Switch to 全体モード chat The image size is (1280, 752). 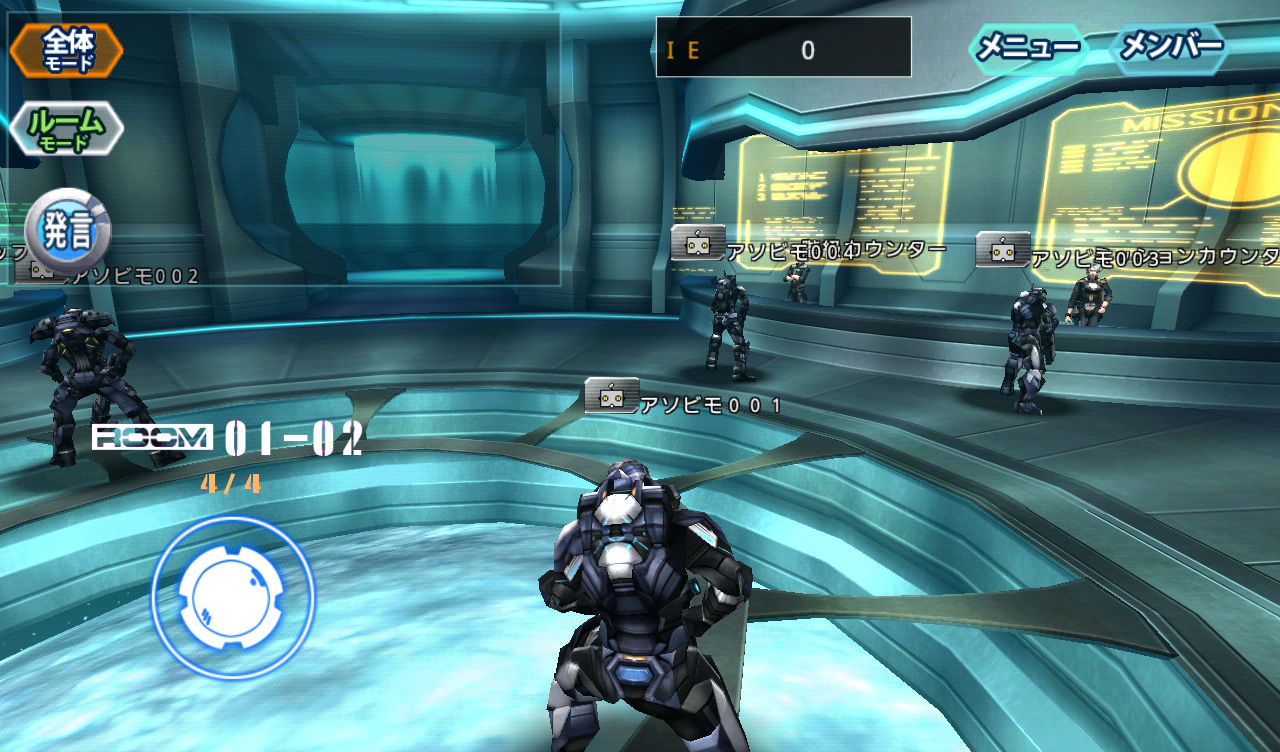[67, 50]
